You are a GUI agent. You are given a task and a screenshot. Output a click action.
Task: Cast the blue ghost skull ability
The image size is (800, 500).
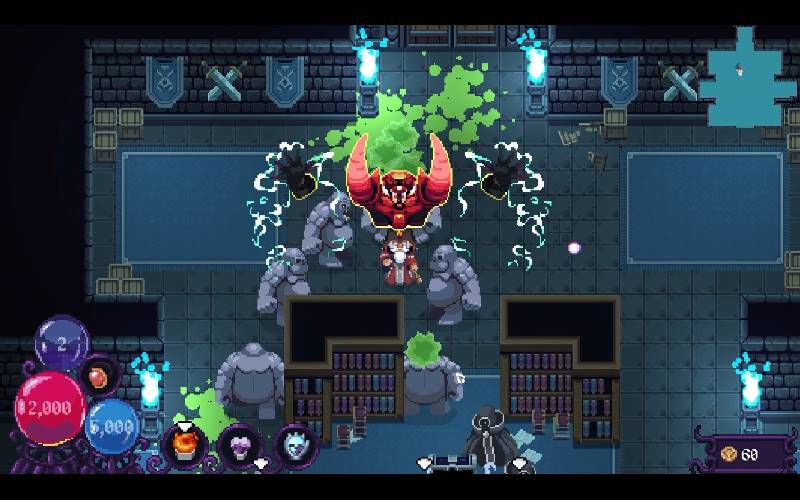[295, 443]
